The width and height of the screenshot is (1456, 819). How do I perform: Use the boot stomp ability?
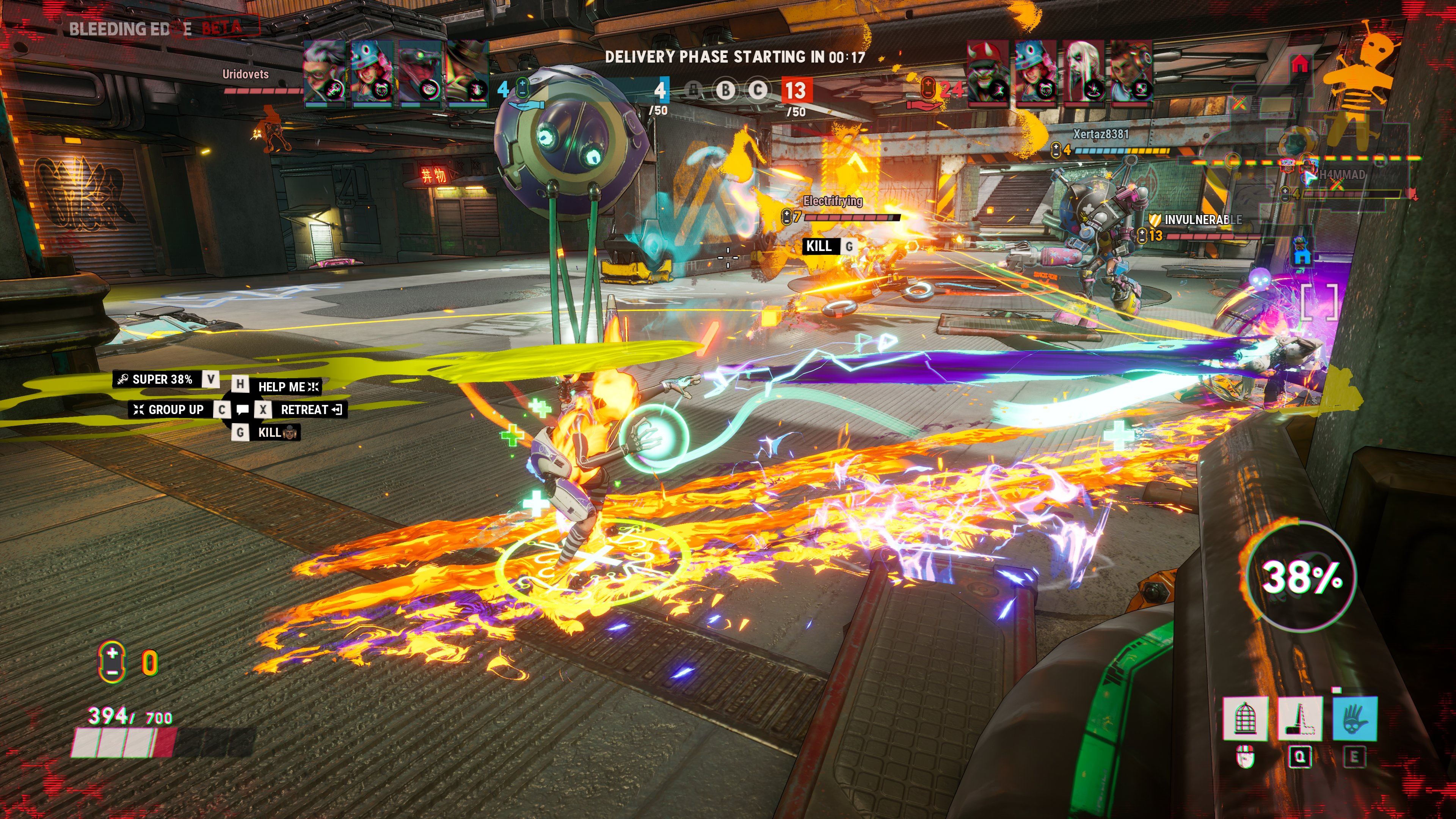click(x=1299, y=718)
